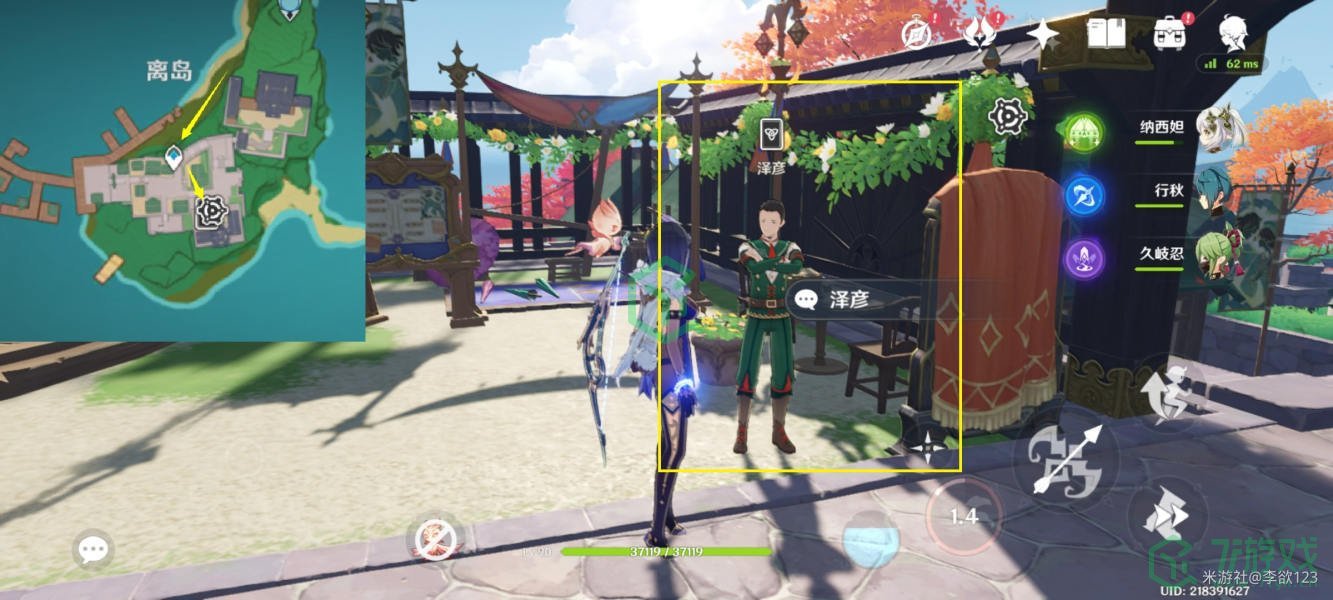Screen dimensions: 1333x600
Task: Open the Adventurer Handbook book icon
Action: click(x=1107, y=34)
